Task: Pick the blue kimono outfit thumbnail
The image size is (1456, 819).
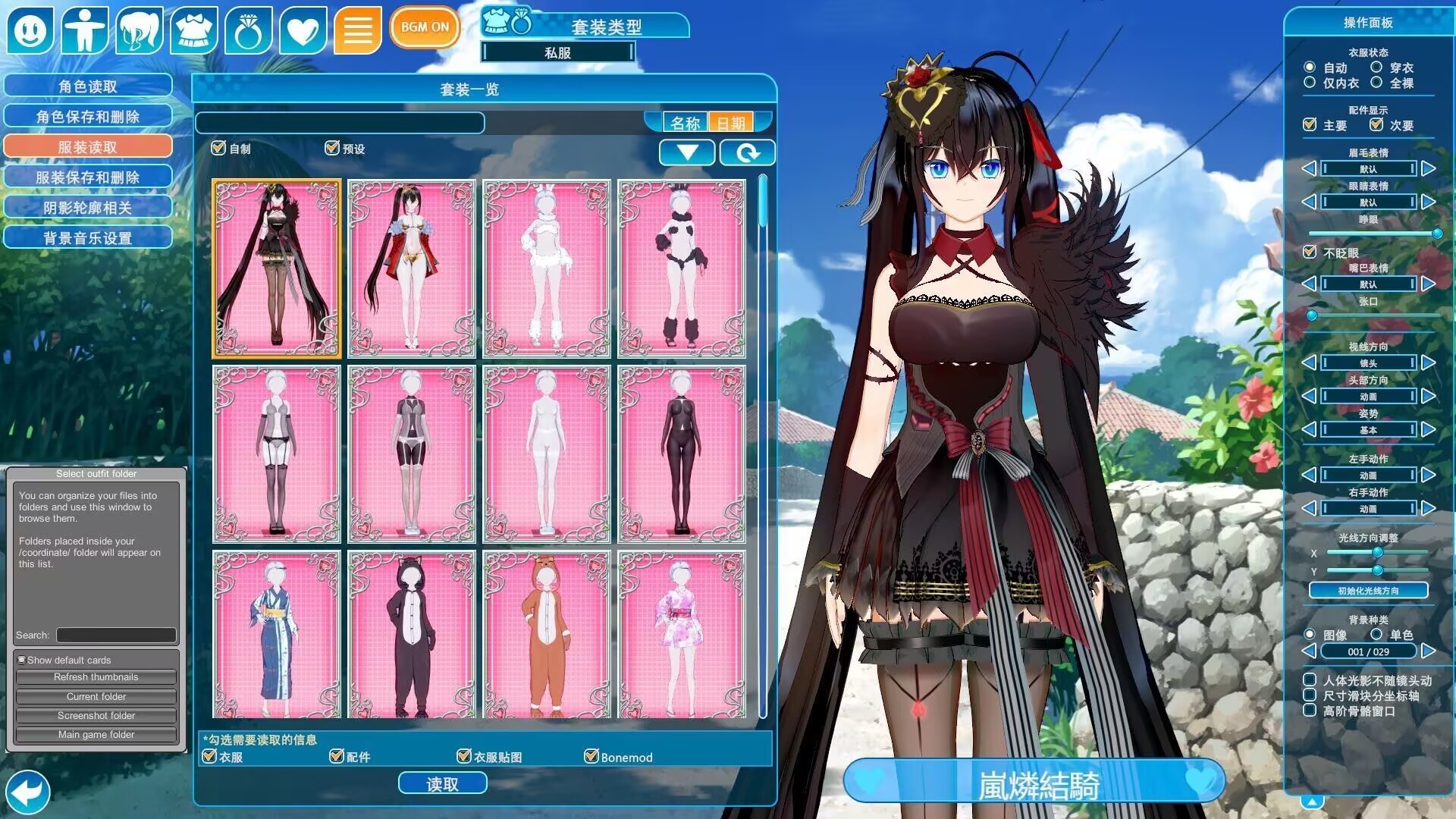Action: click(277, 635)
